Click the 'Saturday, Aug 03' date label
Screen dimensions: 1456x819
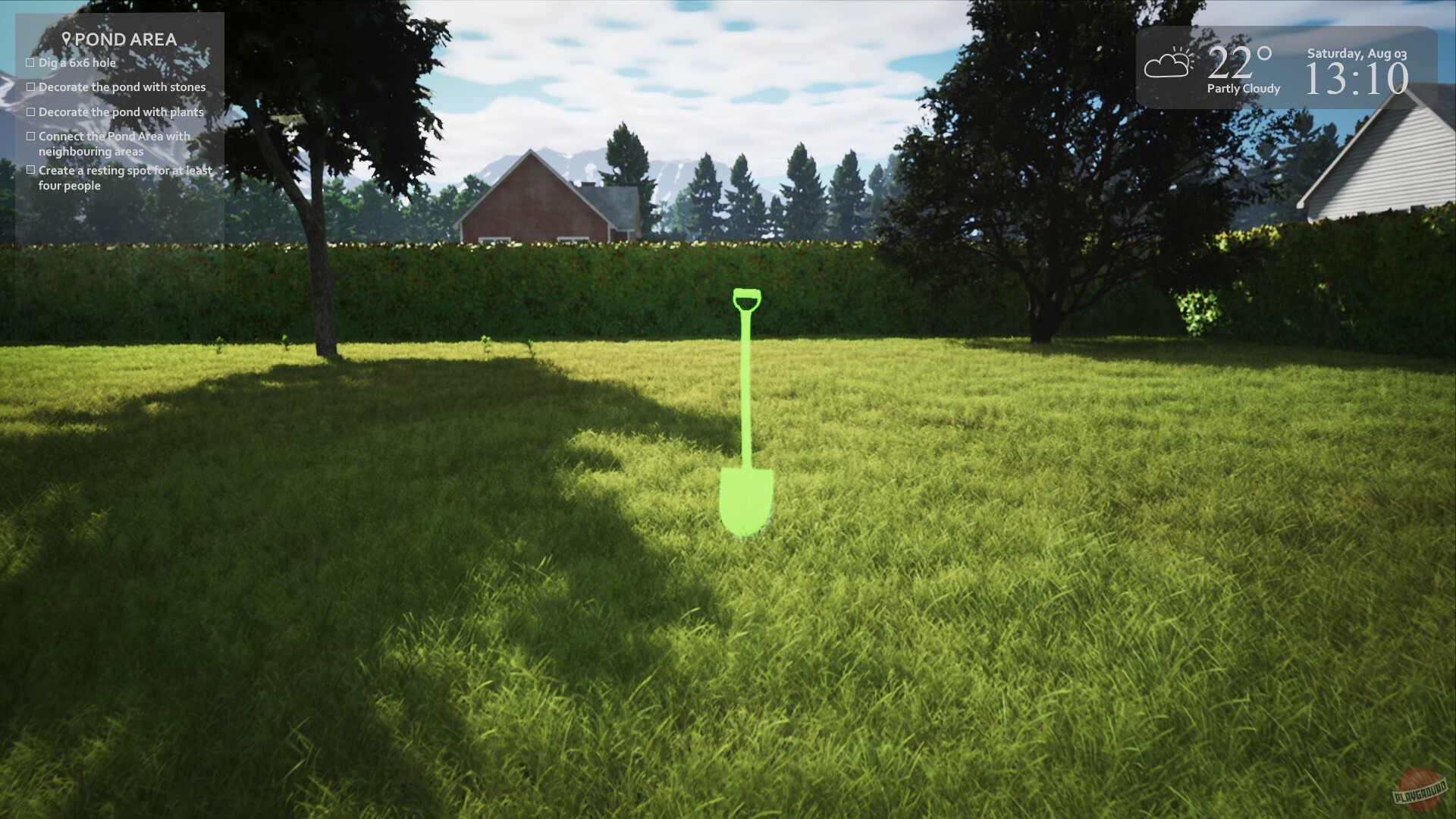point(1357,54)
